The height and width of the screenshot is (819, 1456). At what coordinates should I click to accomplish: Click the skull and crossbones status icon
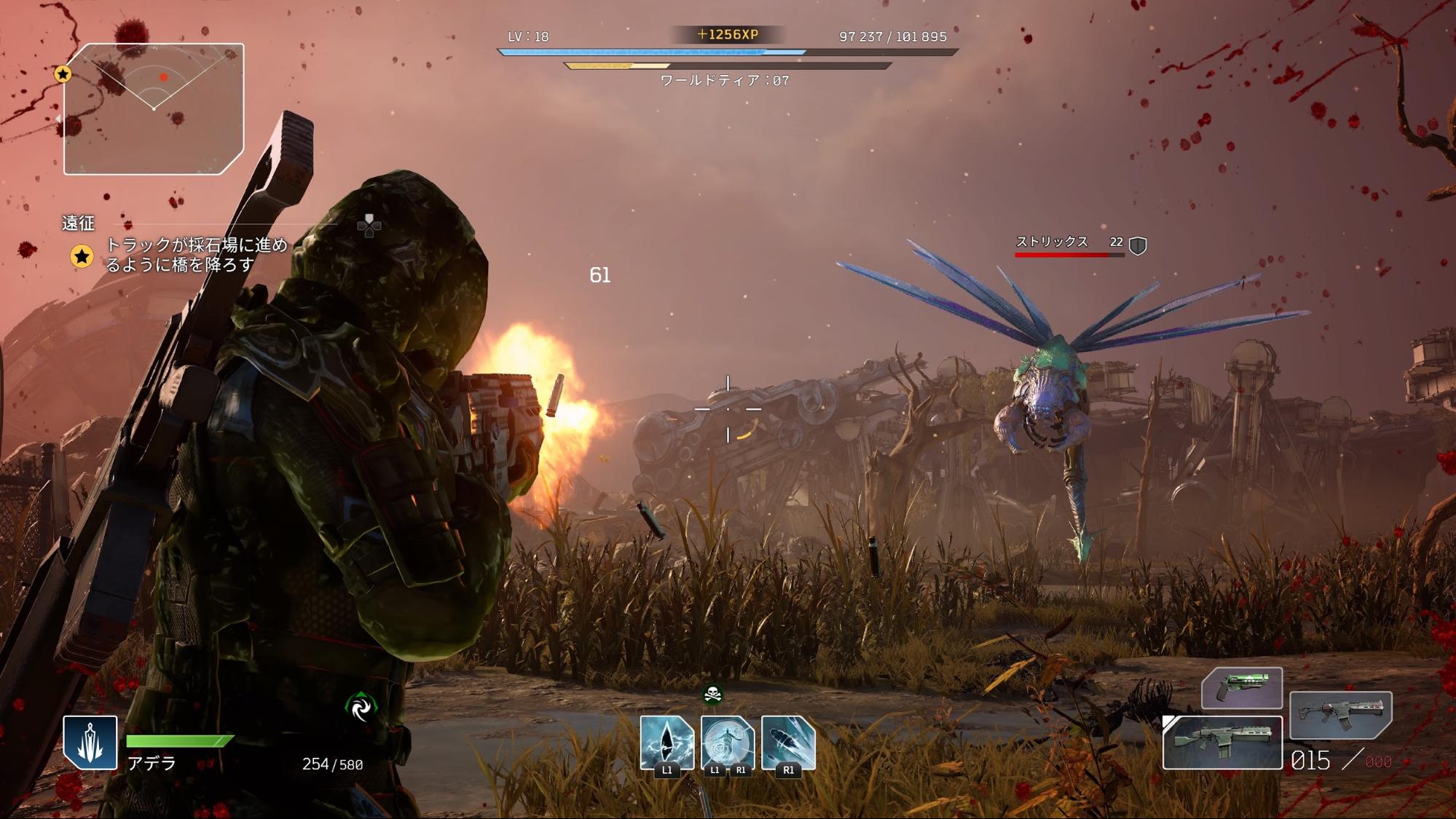(x=713, y=695)
